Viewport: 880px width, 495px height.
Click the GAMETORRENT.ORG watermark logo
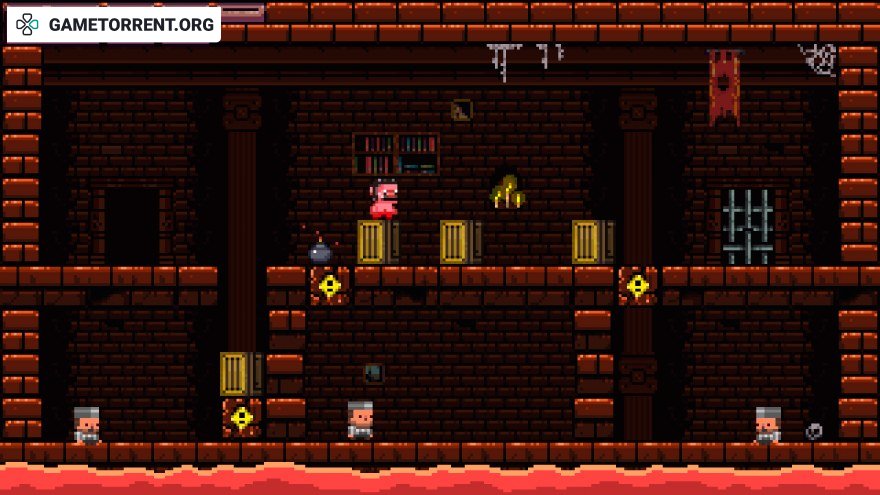(114, 24)
